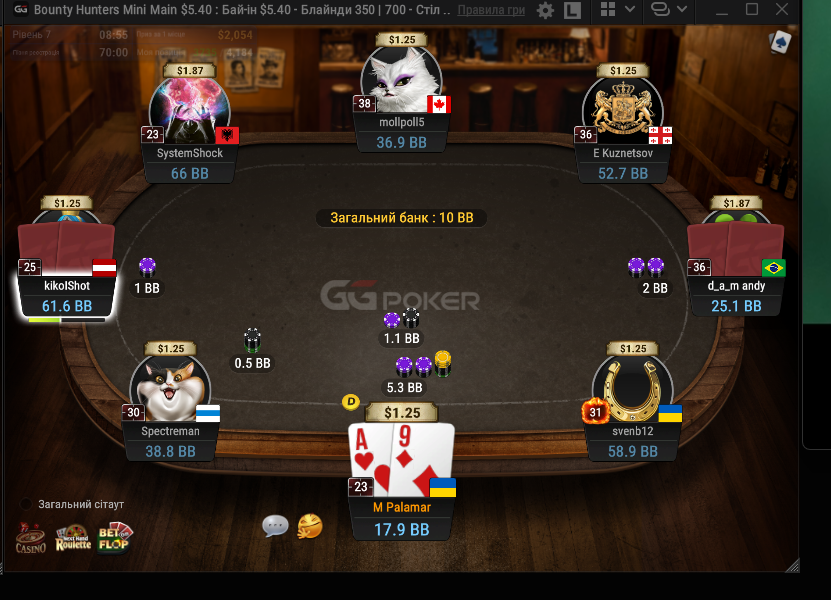This screenshot has width=831, height=600.
Task: Select Spectreman's cat avatar
Action: [170, 390]
